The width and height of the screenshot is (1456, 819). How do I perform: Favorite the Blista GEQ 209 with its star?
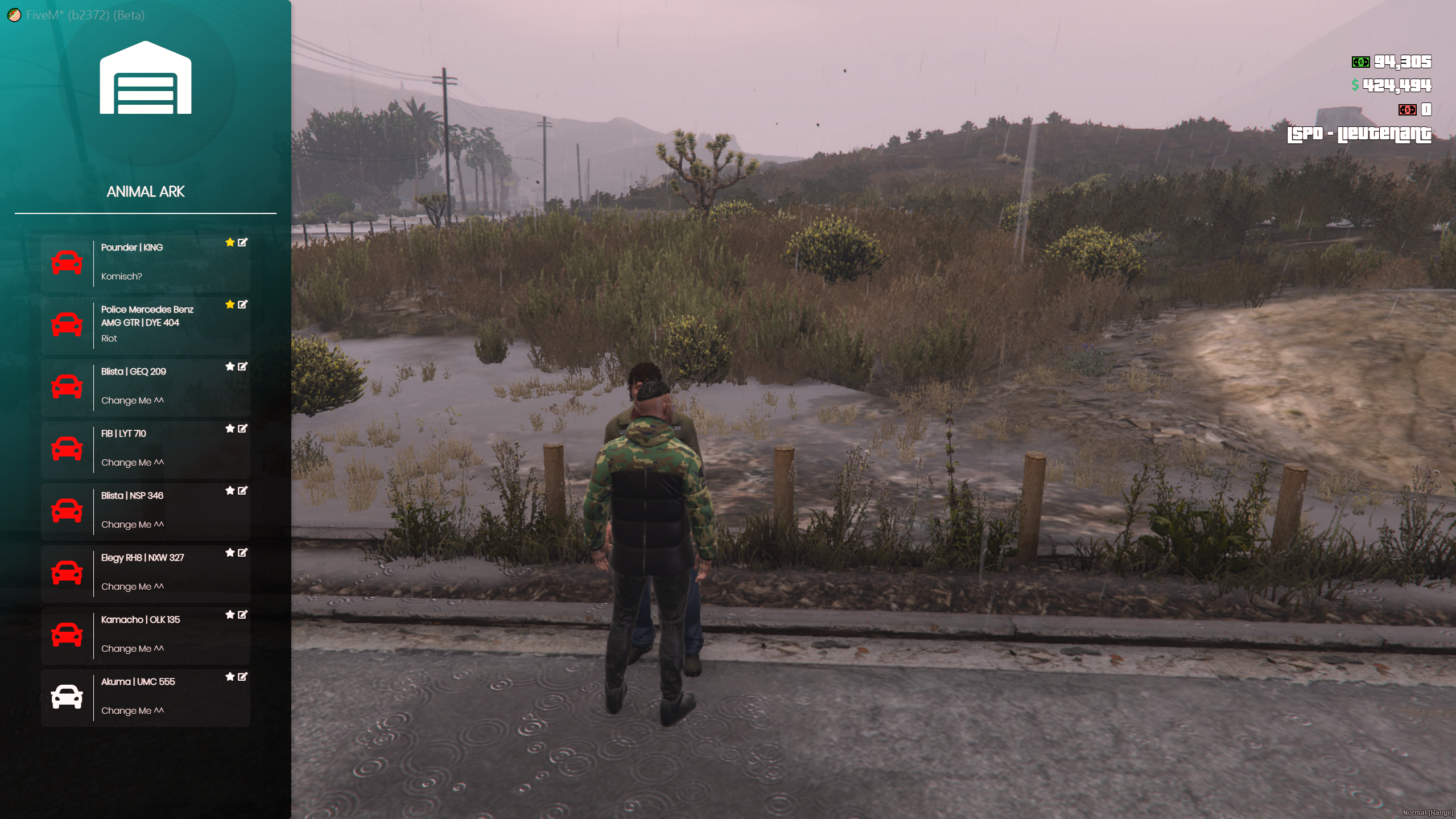click(x=230, y=367)
